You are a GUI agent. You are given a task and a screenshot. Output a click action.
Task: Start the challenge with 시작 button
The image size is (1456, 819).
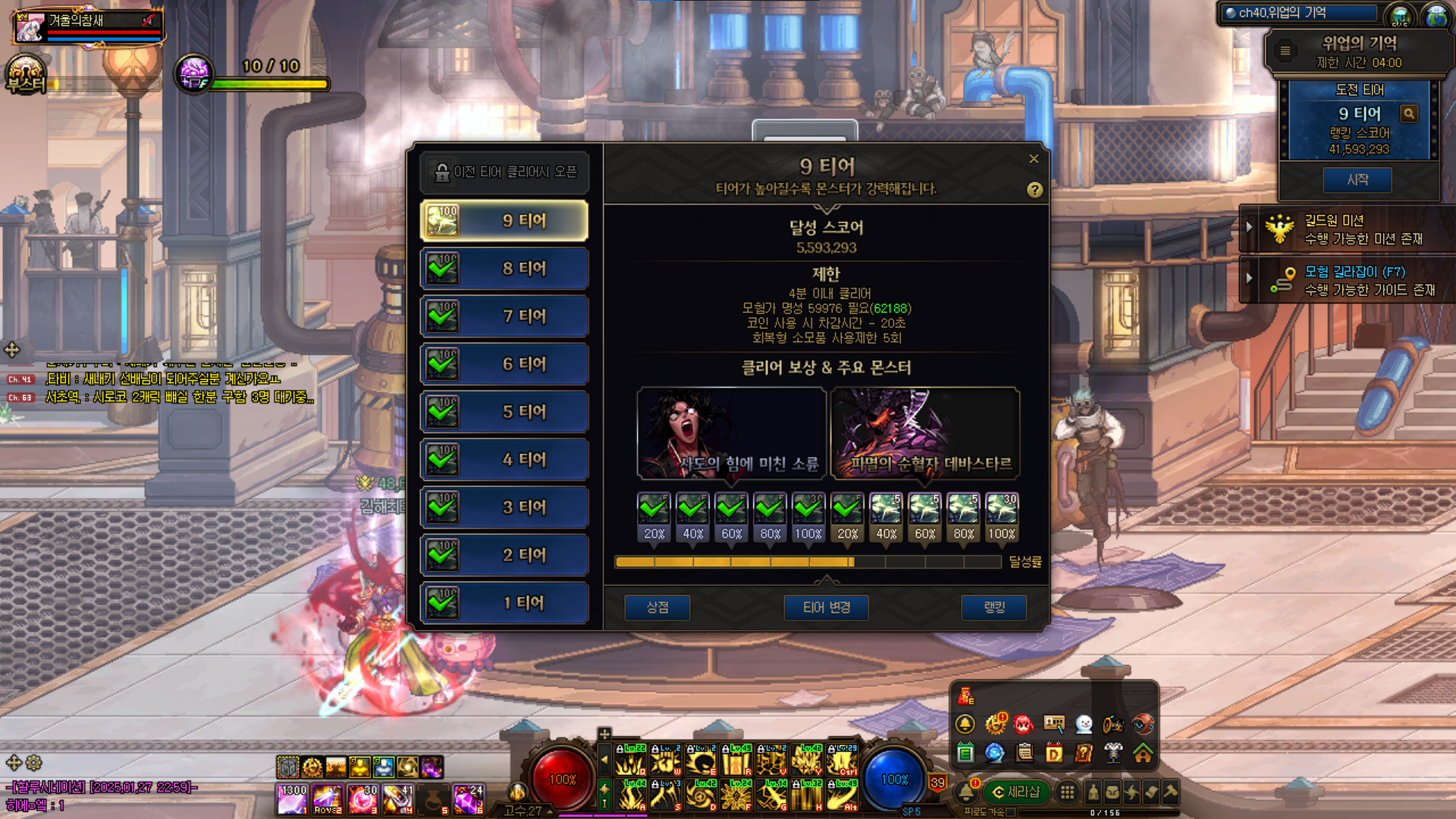coord(1357,180)
